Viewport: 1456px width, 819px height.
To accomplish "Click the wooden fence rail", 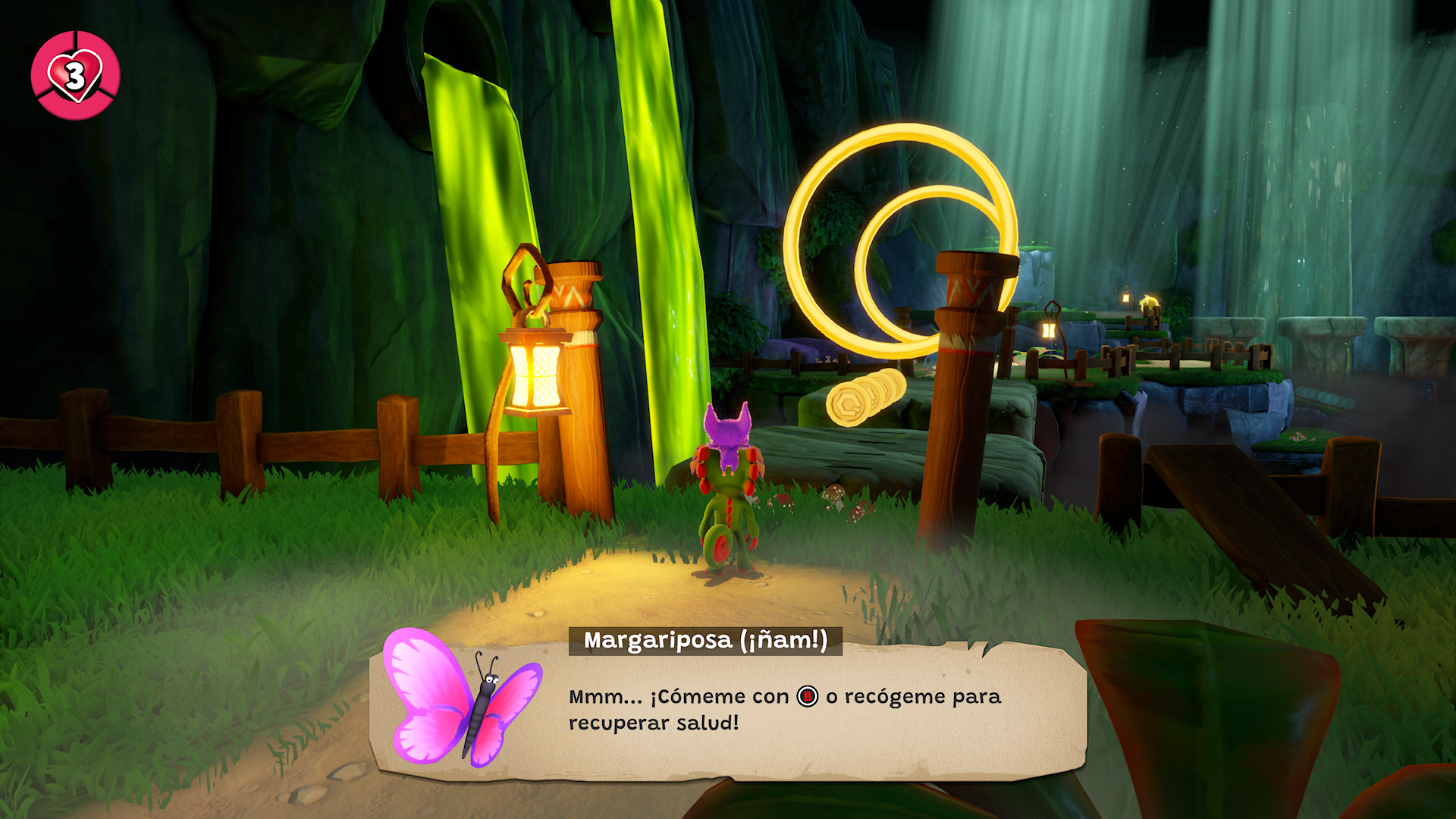I will pos(318,447).
